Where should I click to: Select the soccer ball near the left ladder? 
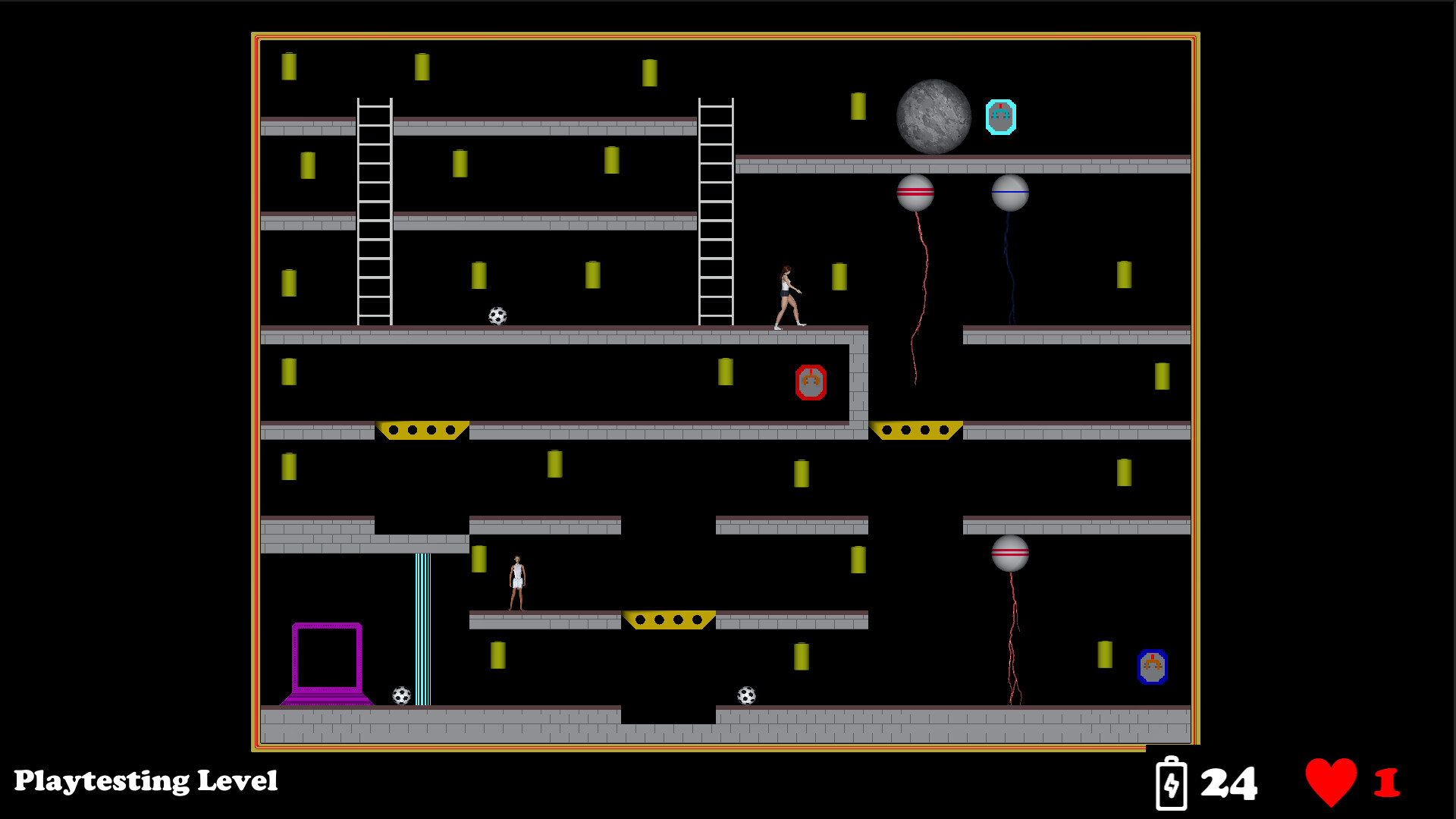point(497,315)
